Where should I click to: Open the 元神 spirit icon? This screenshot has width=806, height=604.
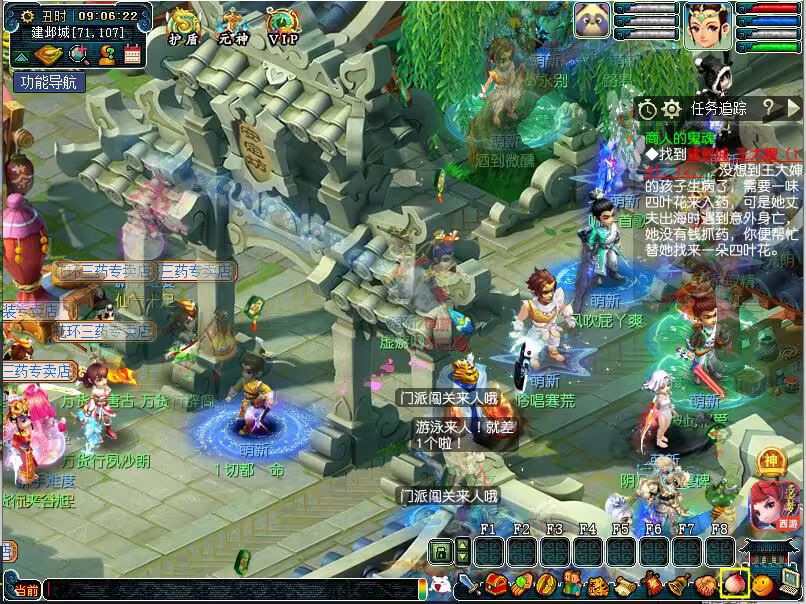[233, 25]
